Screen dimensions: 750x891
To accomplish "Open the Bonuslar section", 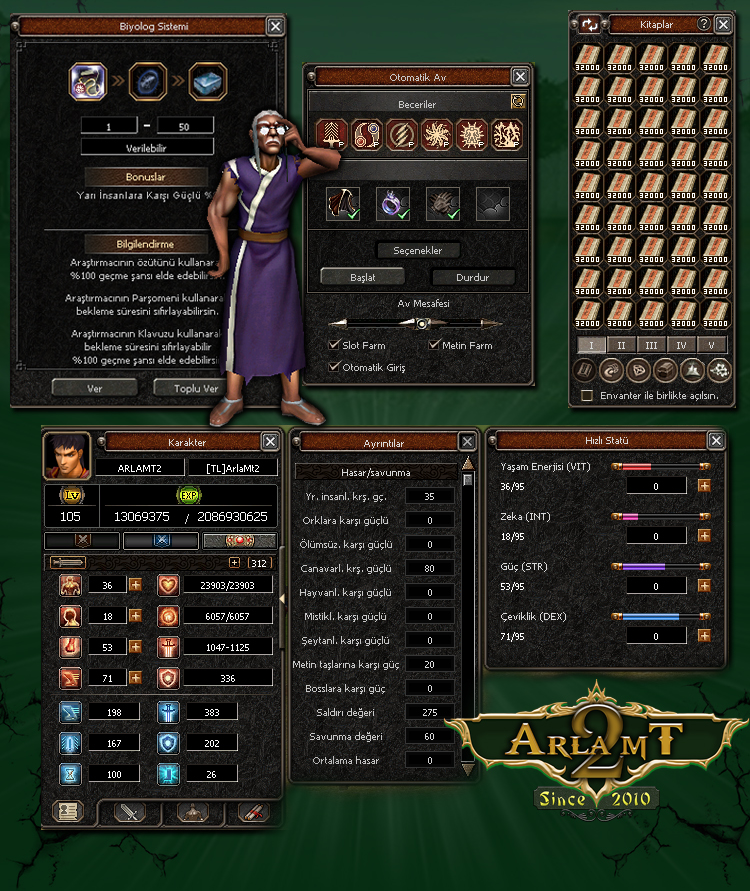I will coord(146,176).
